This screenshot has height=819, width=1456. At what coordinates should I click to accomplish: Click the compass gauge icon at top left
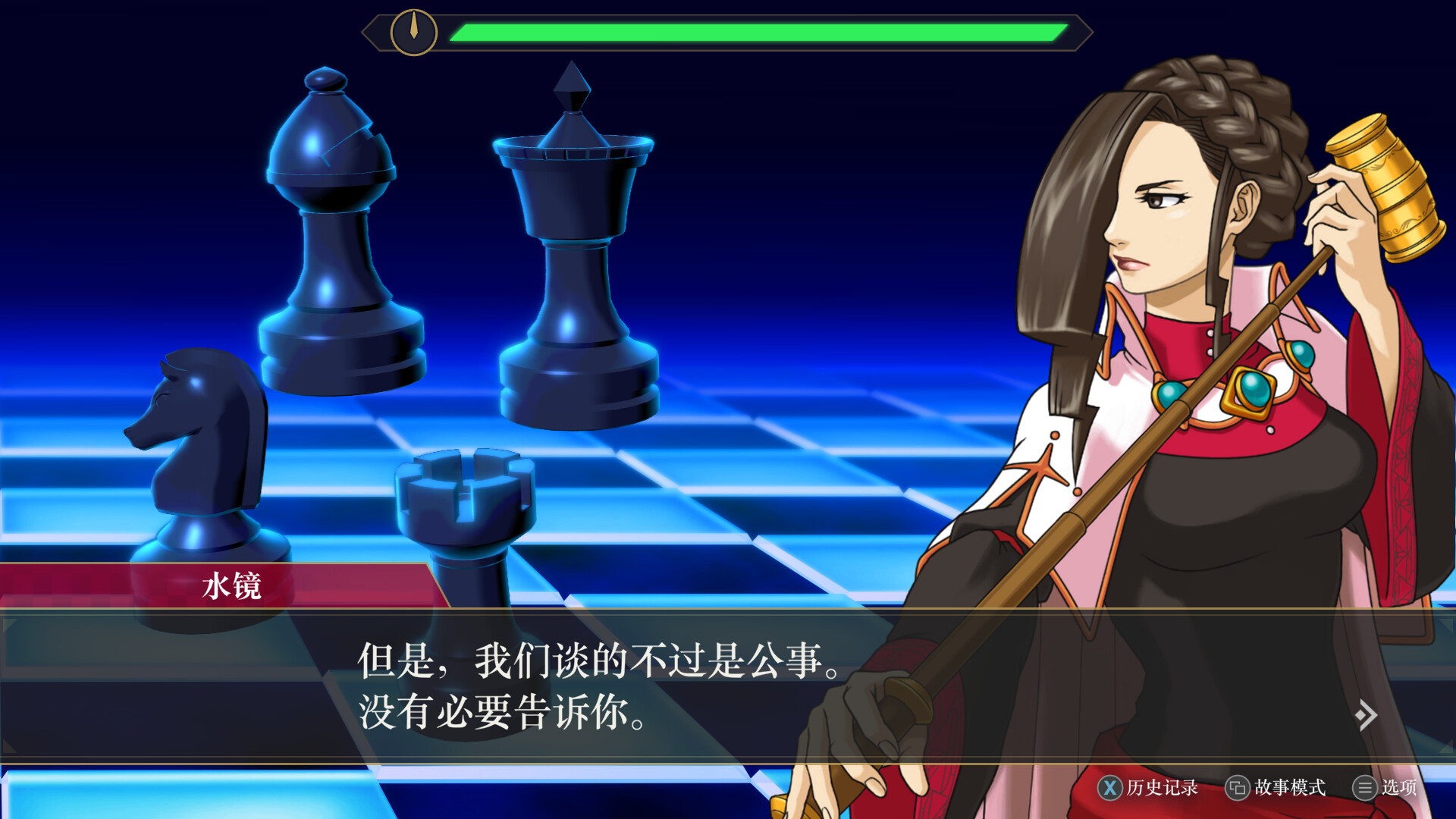coord(413,32)
